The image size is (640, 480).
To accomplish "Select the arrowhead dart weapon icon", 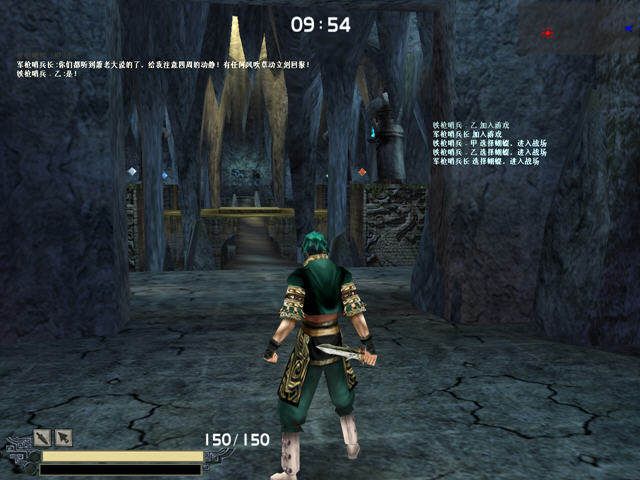I will tap(63, 437).
